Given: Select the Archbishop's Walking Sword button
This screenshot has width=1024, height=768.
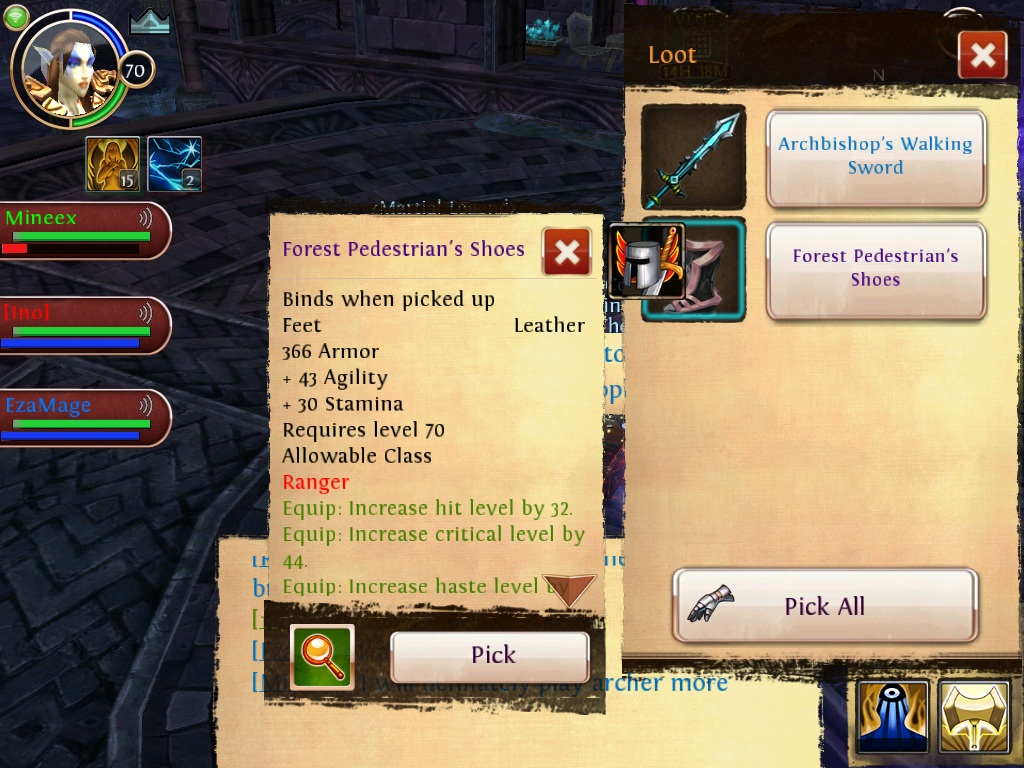Looking at the screenshot, I should (x=875, y=157).
